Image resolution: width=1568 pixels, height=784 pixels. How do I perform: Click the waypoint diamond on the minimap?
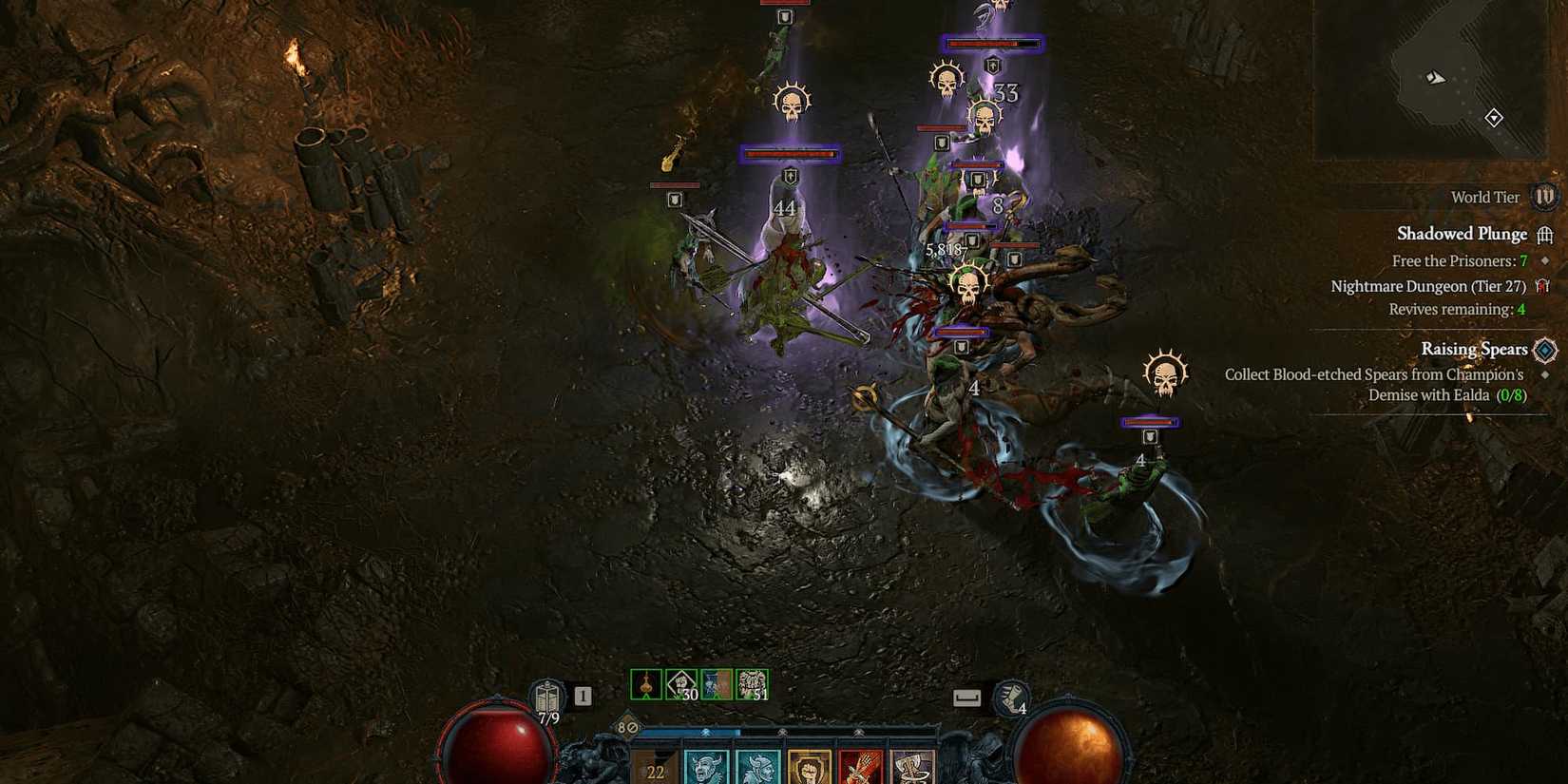[1494, 119]
